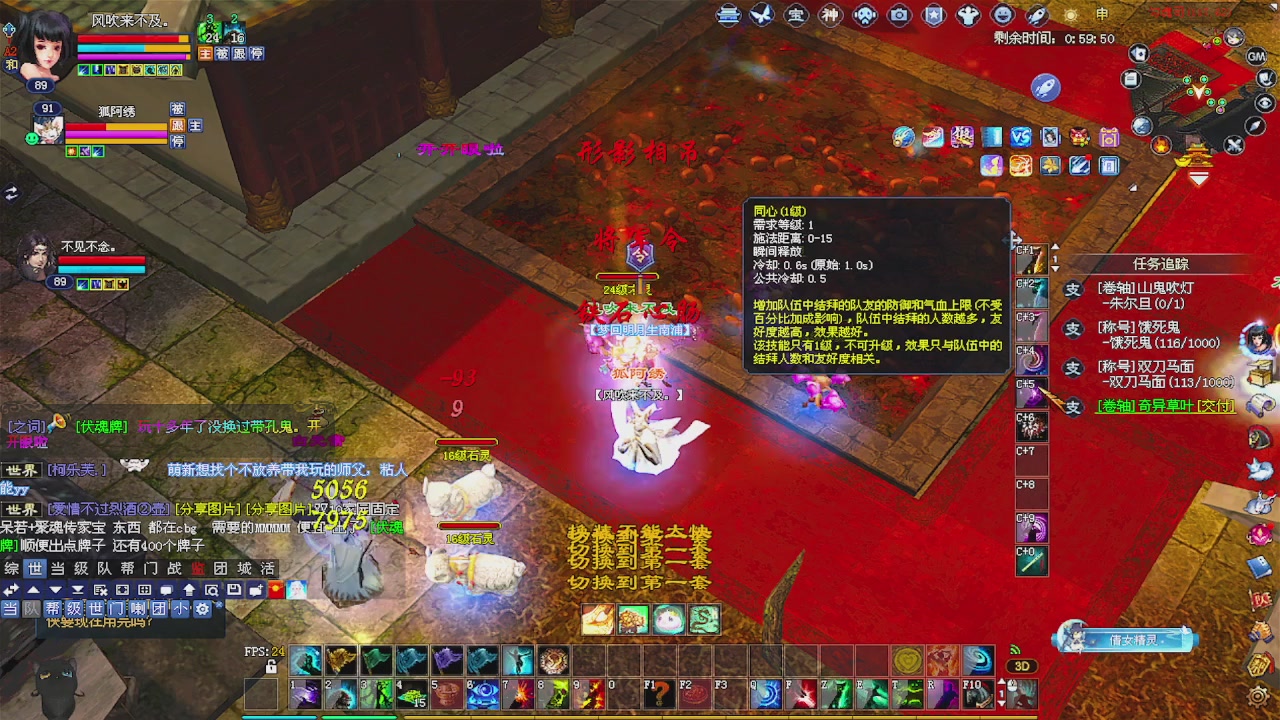Click the rocket icon in top toolbar
This screenshot has height=720, width=1280.
click(x=1037, y=15)
